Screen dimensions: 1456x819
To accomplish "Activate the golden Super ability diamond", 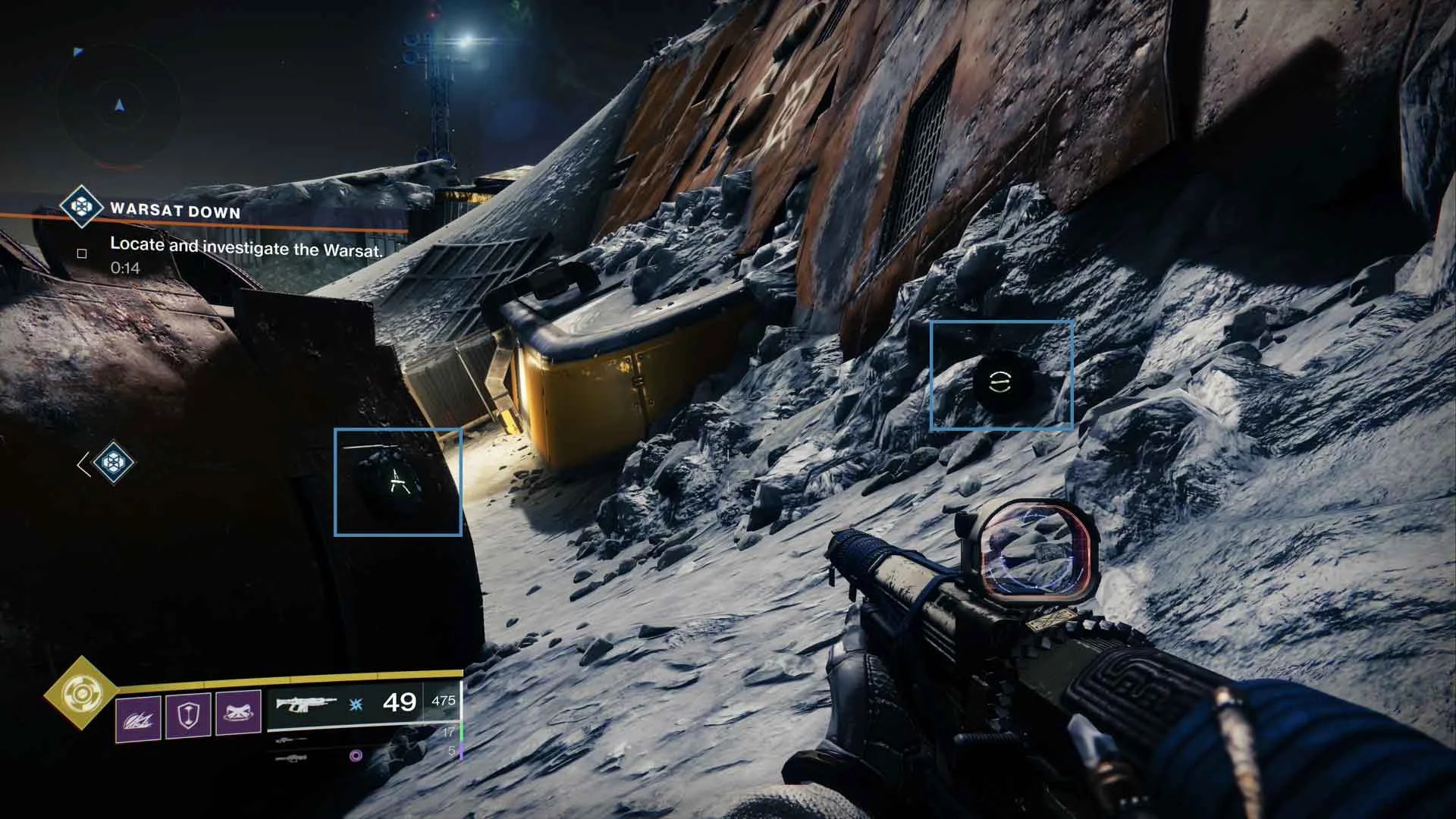I will pos(80,693).
